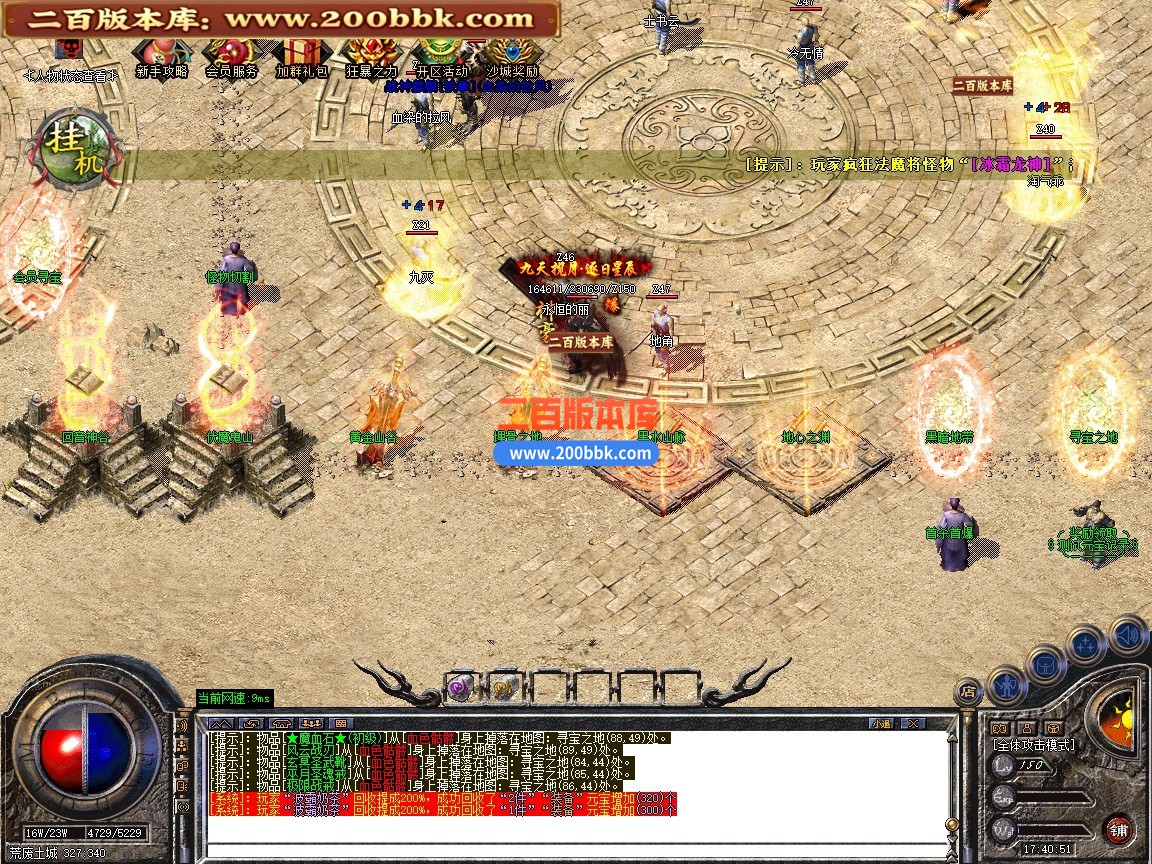The image size is (1152, 864).
Task: Select the purple swirl scroll hotbar slot
Action: click(459, 688)
